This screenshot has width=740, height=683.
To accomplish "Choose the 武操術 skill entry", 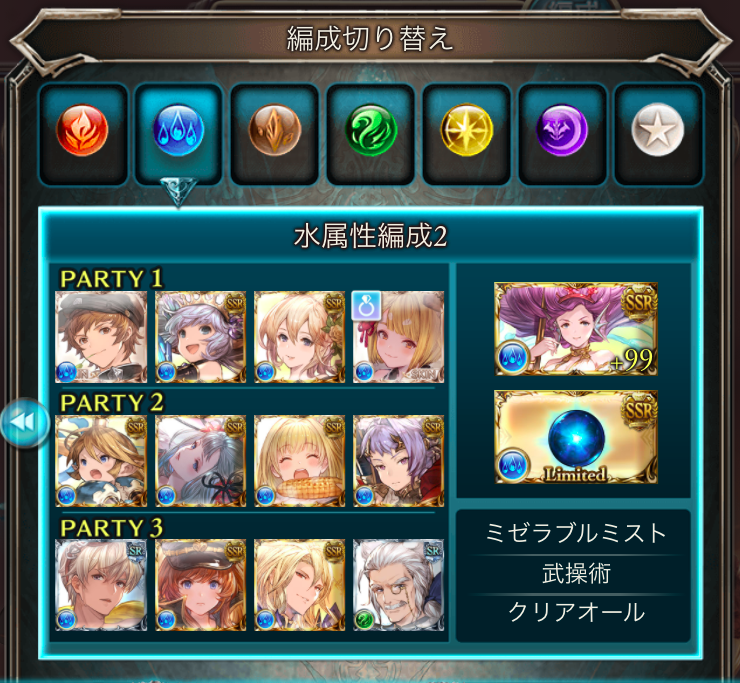I will [x=573, y=574].
